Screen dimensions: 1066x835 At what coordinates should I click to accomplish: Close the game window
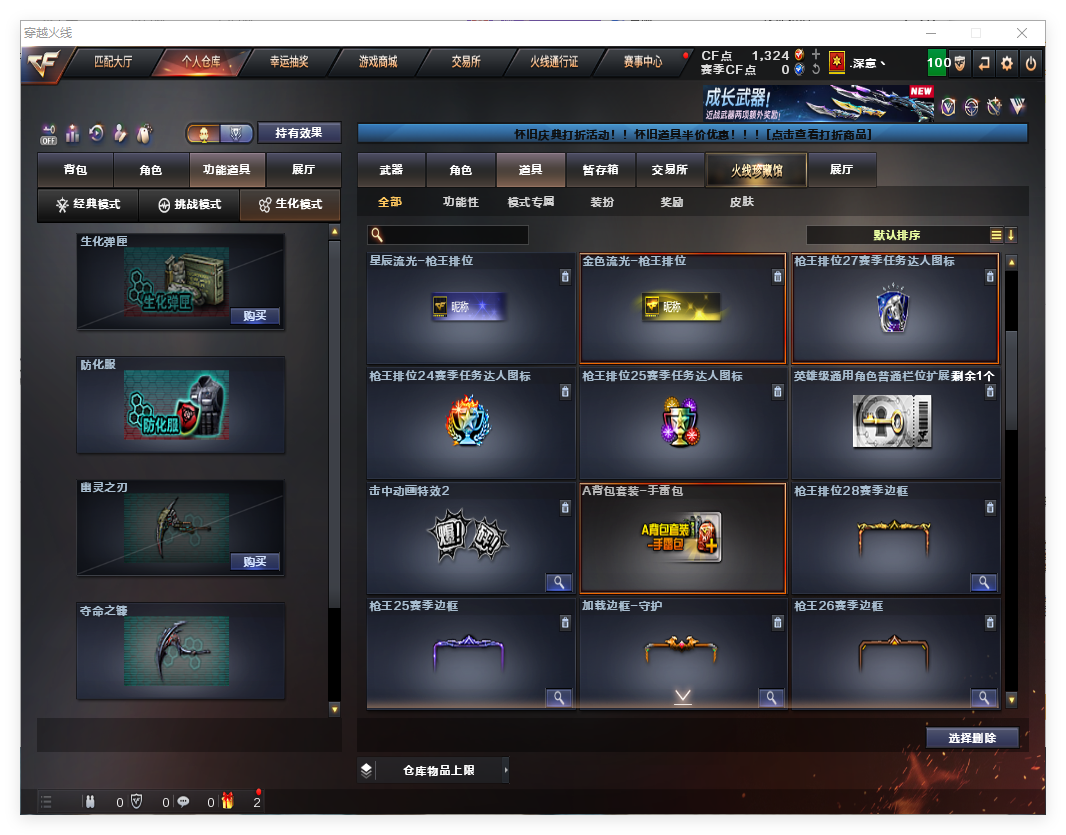(1022, 33)
